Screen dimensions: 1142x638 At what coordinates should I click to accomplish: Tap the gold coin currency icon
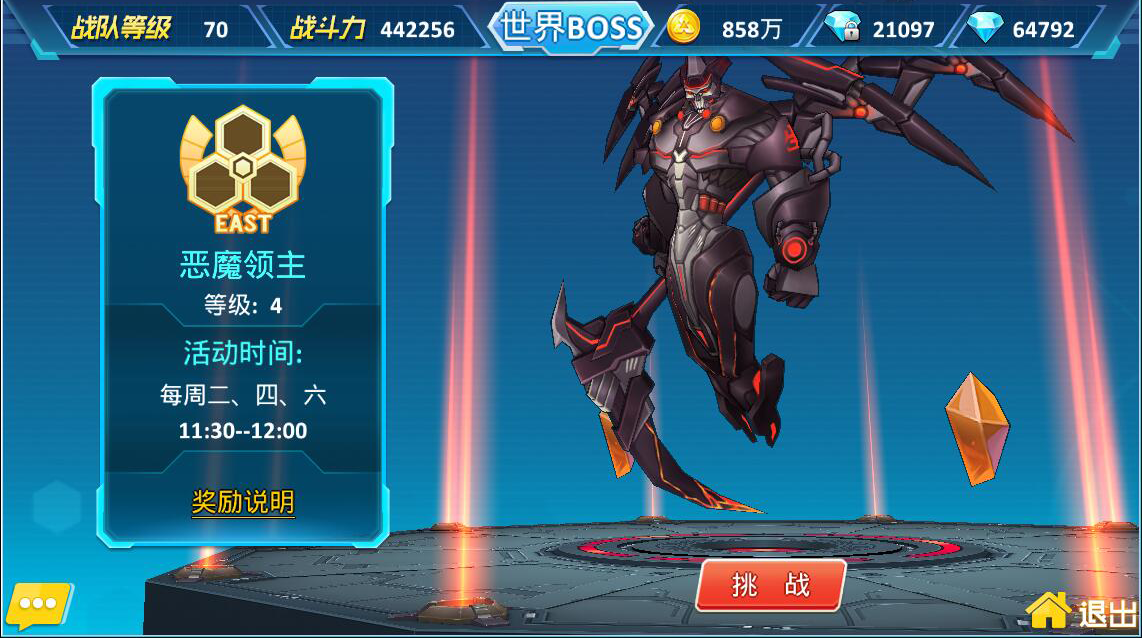(684, 28)
